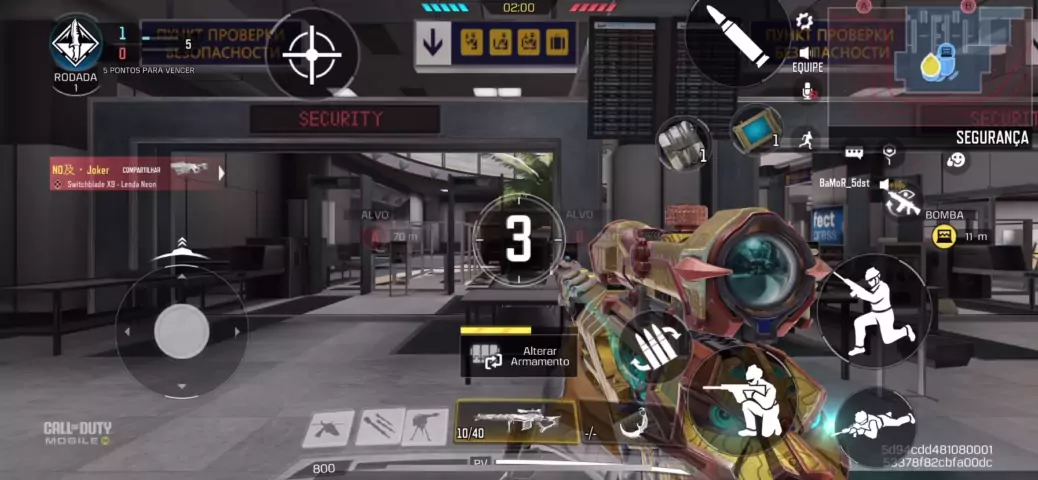Switch to the curved knife melee slot

pos(632,424)
